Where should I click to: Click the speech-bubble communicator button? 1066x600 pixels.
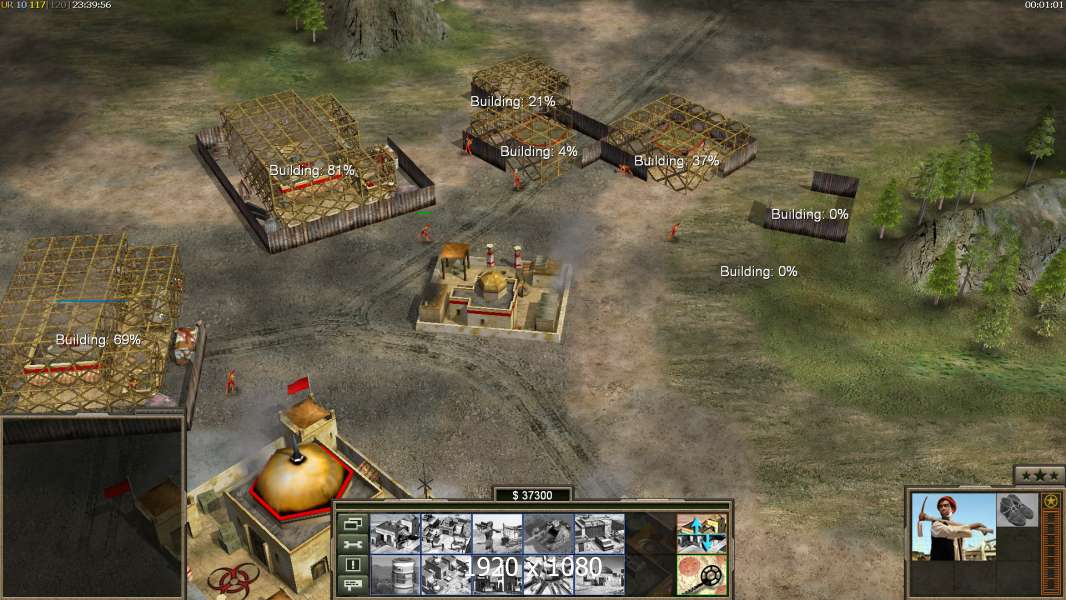(x=351, y=584)
